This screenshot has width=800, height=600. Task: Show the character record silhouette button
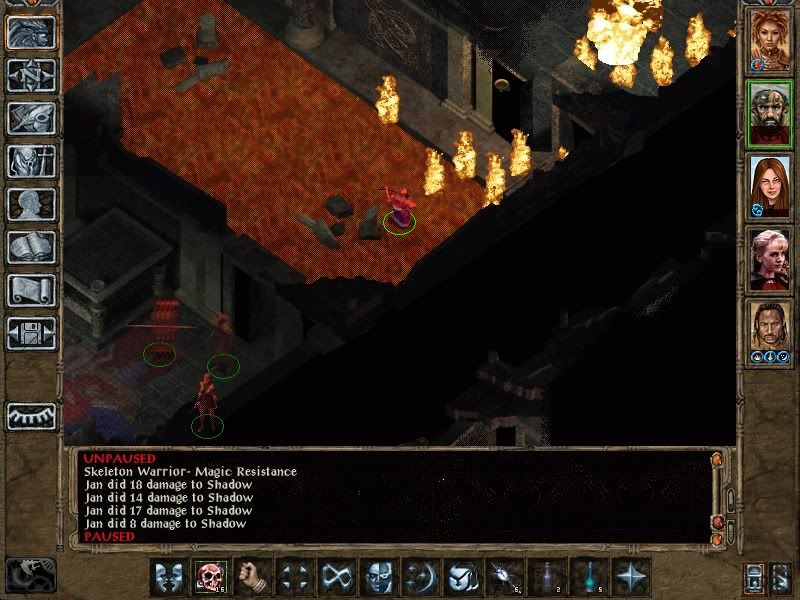pyautogui.click(x=31, y=204)
